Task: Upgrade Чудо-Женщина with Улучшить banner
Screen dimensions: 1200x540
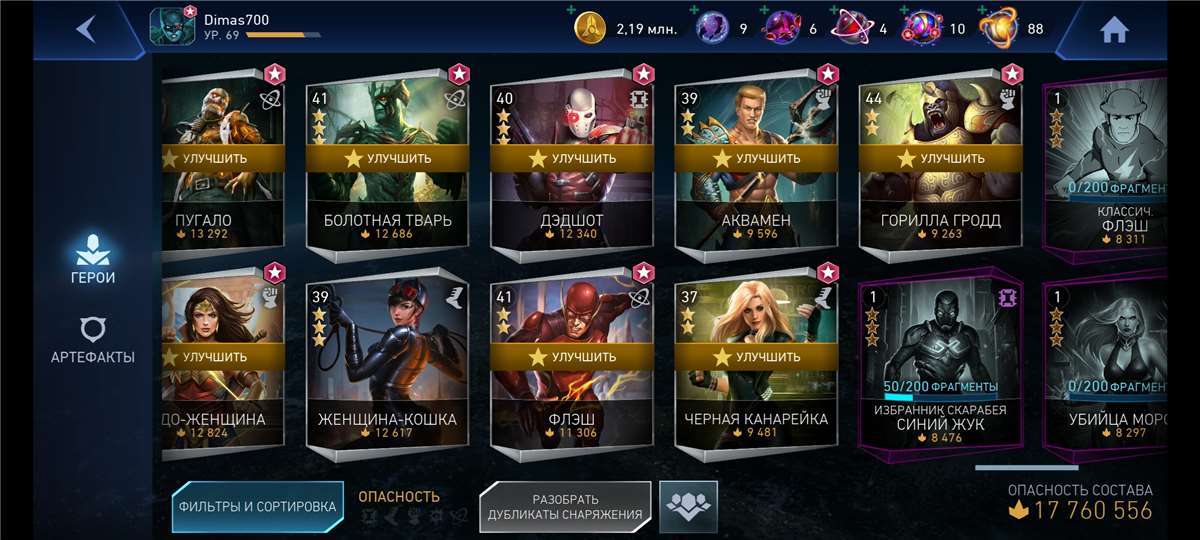Action: pyautogui.click(x=222, y=356)
